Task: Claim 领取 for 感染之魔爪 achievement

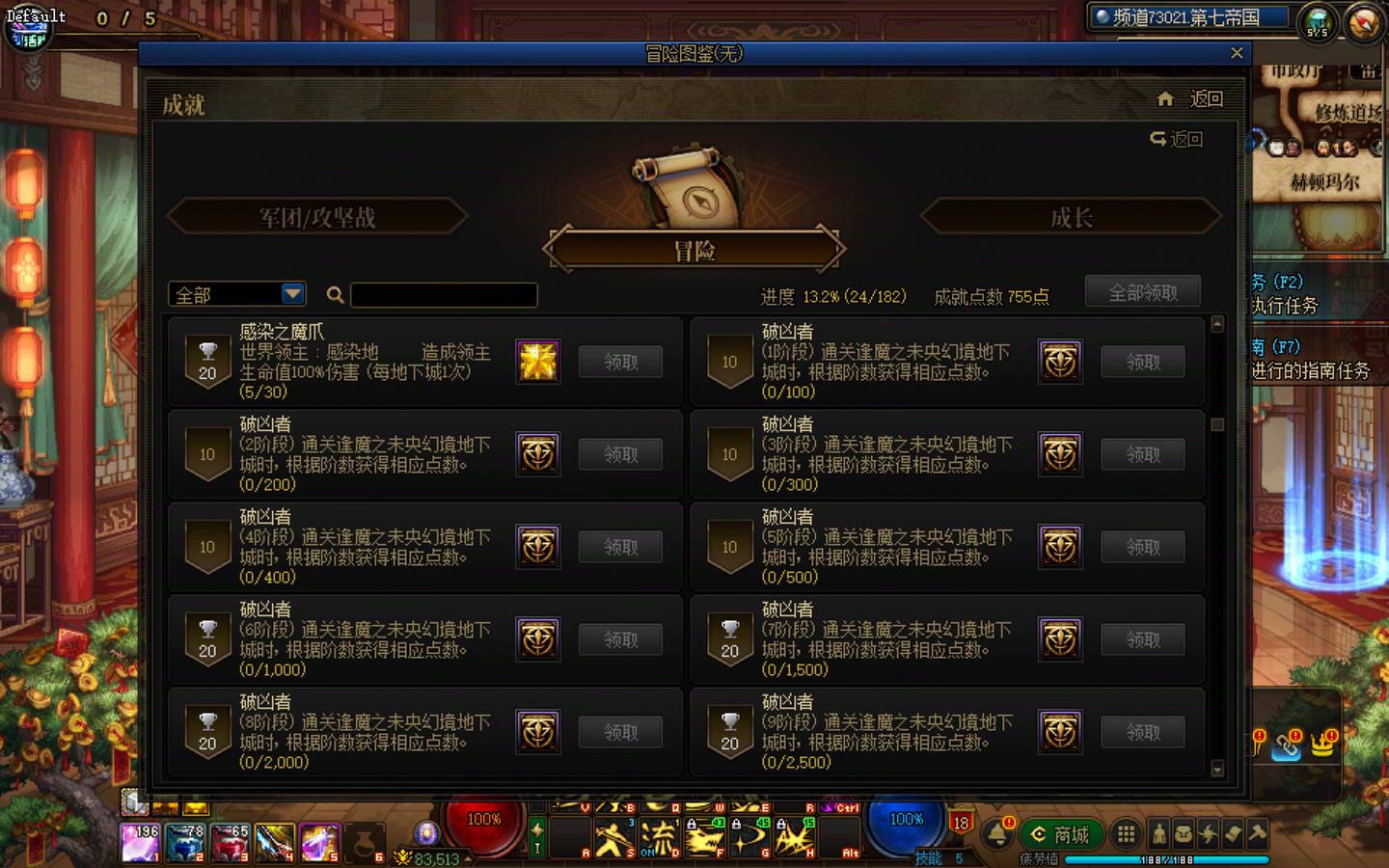Action: (619, 361)
